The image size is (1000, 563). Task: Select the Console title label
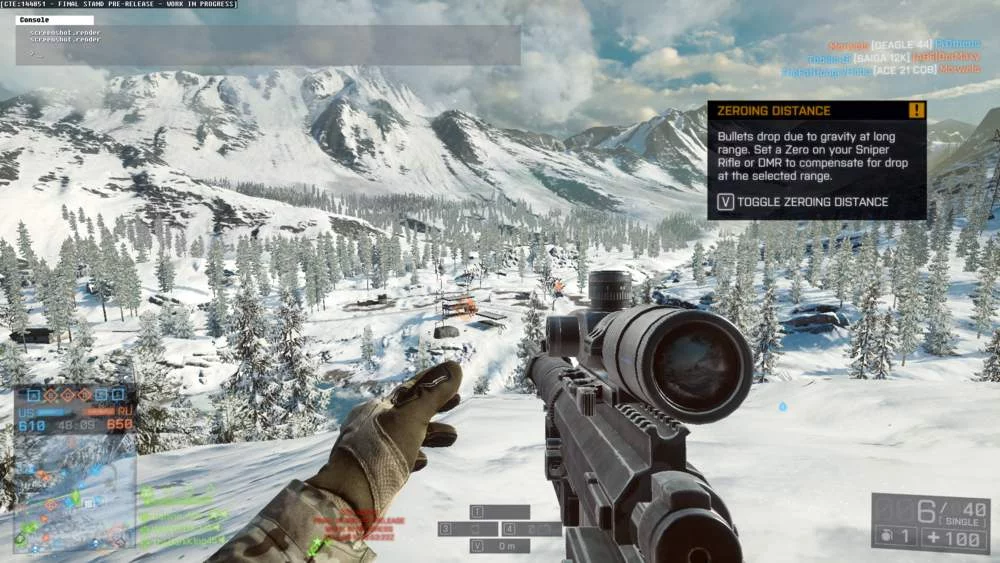(35, 20)
